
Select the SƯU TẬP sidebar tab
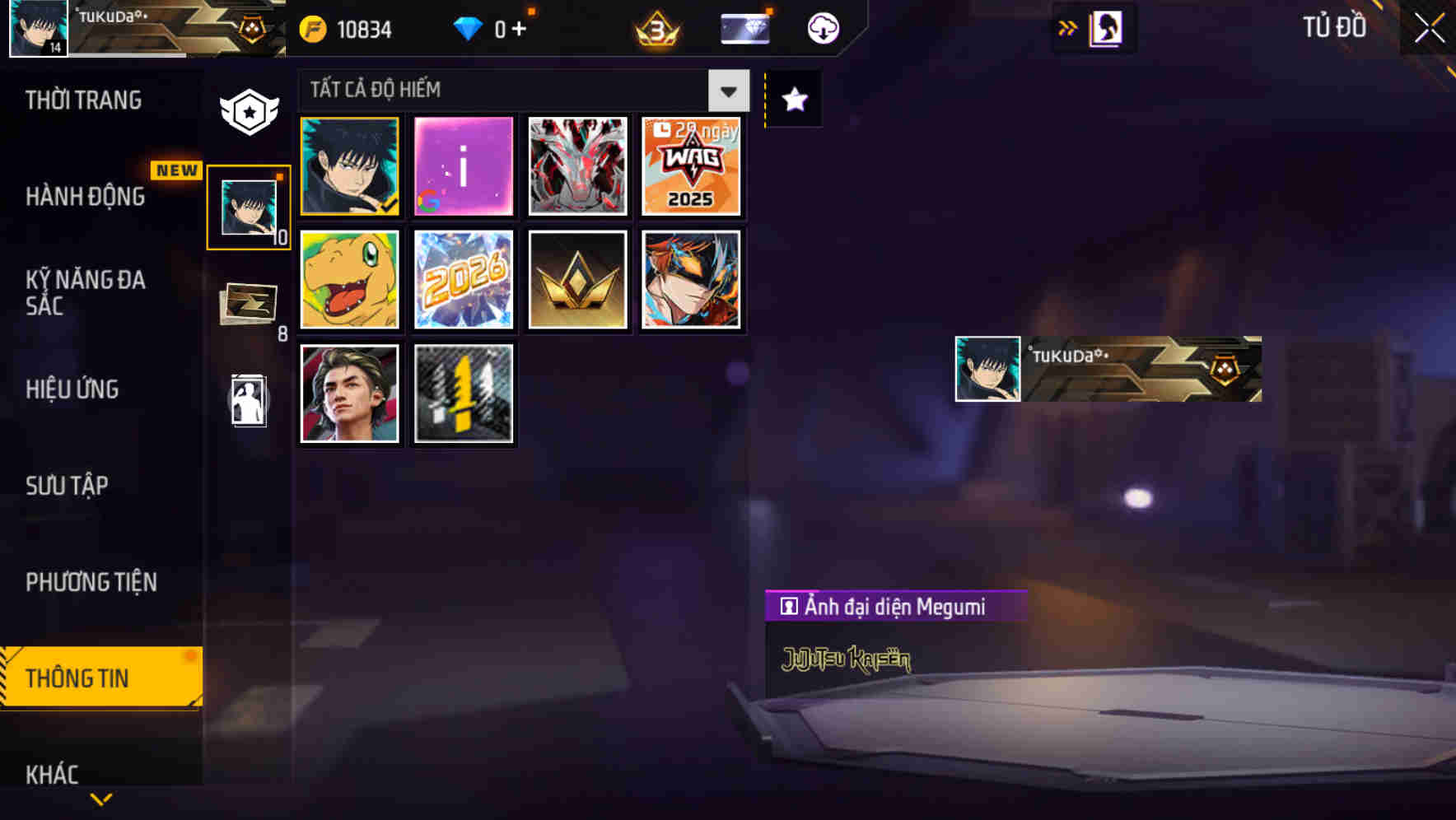68,486
